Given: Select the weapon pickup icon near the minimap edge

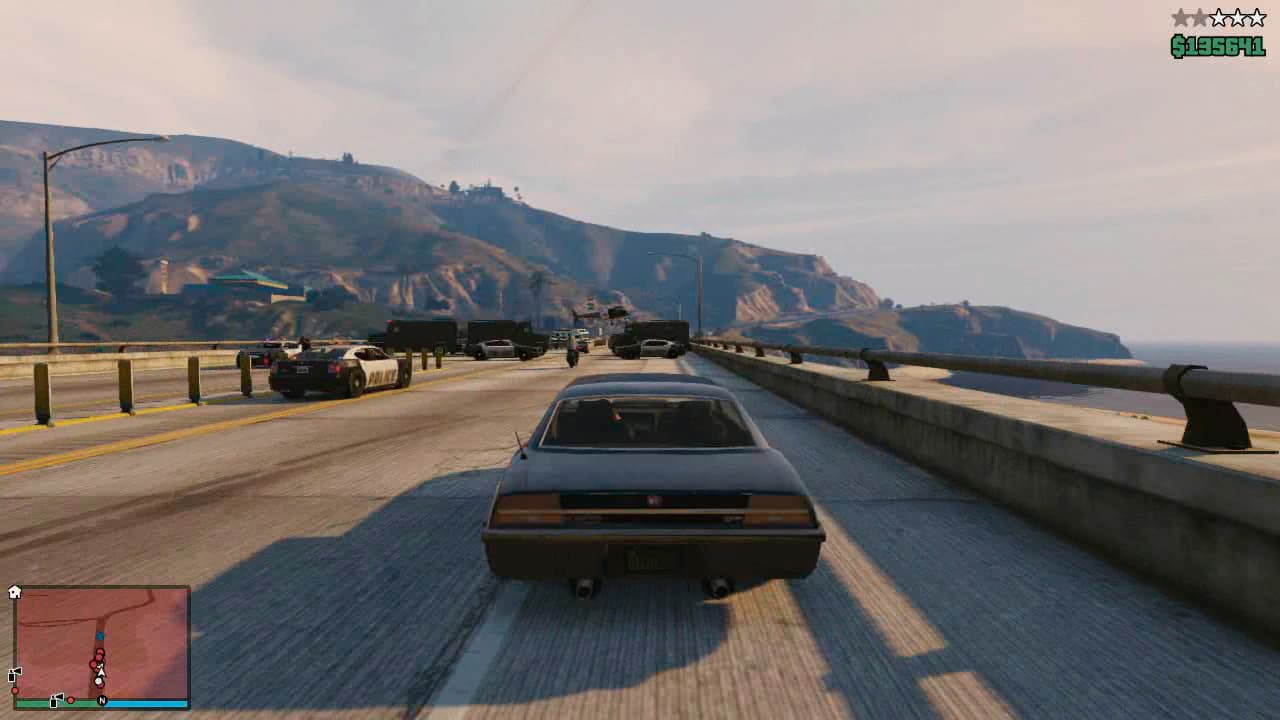Looking at the screenshot, I should coord(16,673).
